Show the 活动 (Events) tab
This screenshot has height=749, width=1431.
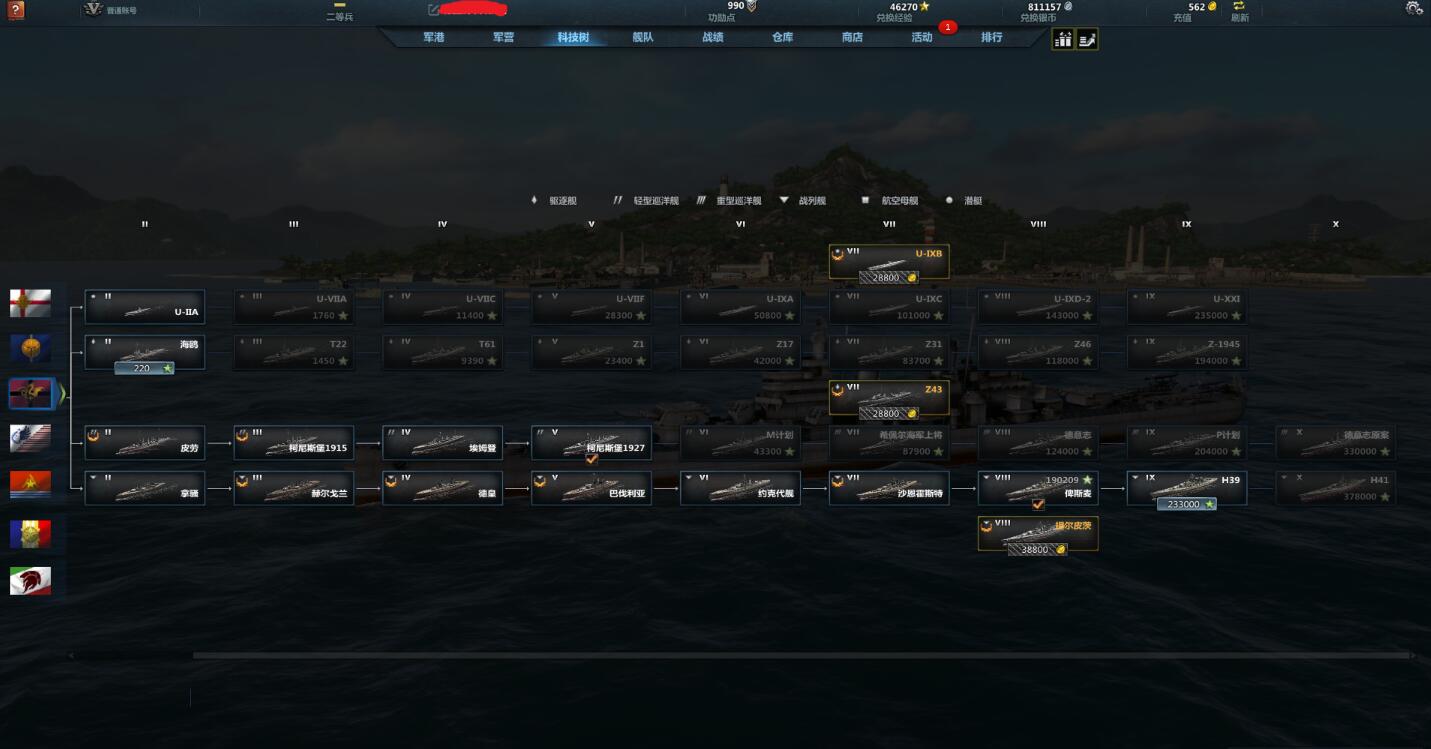click(x=922, y=38)
